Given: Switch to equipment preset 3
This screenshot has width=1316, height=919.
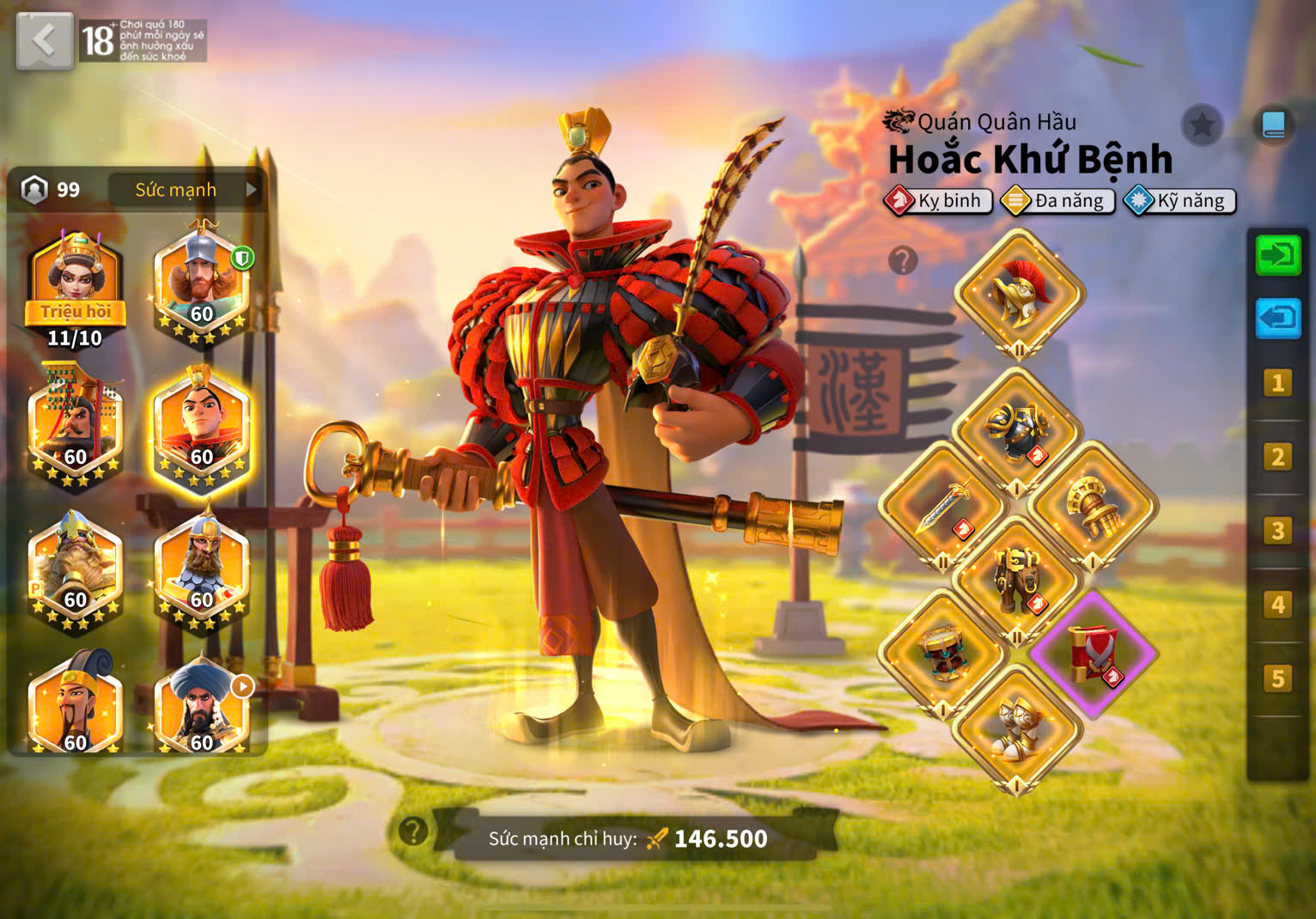Looking at the screenshot, I should click(1277, 531).
